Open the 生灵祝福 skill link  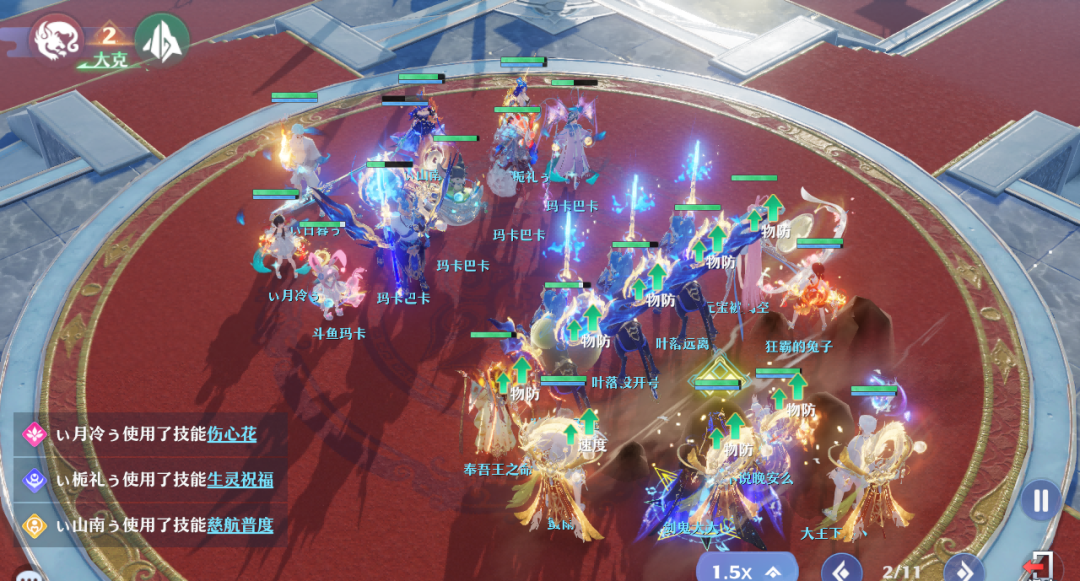point(240,479)
